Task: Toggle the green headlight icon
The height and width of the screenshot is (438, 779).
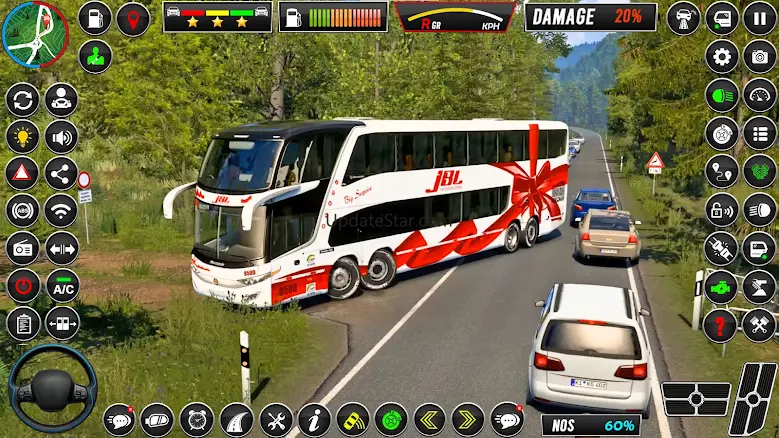Action: (721, 95)
